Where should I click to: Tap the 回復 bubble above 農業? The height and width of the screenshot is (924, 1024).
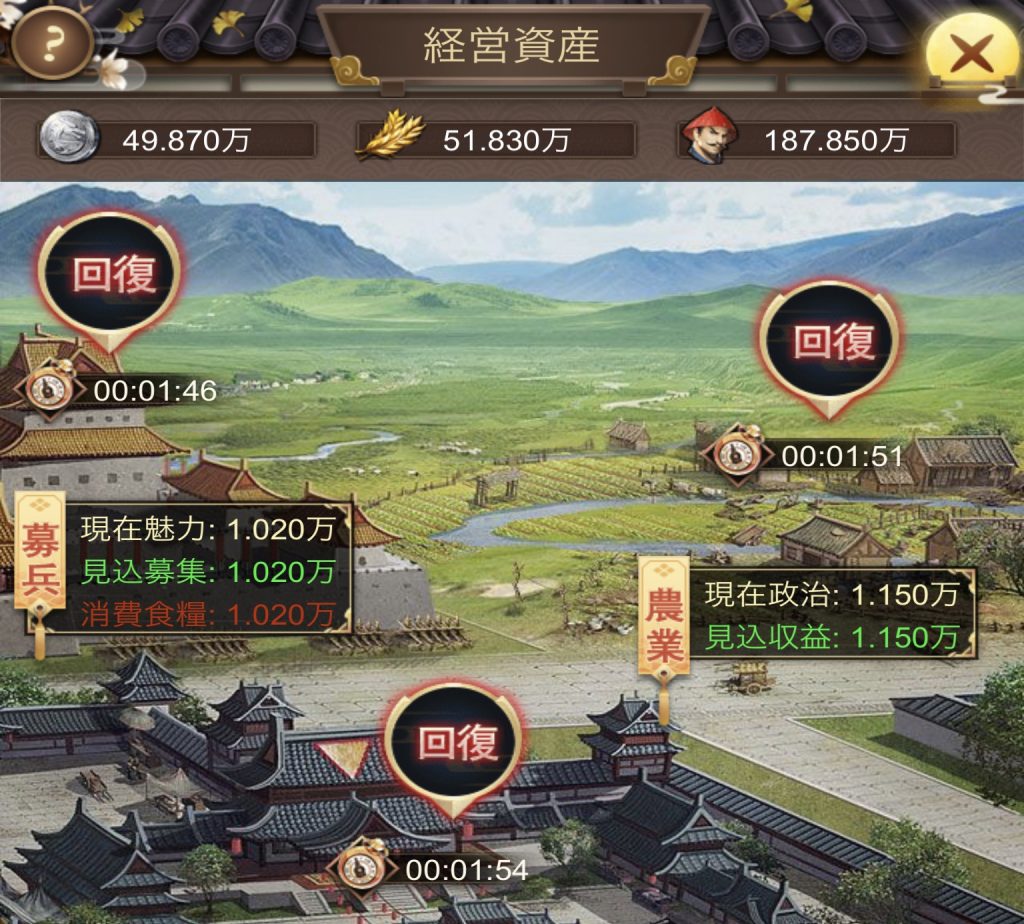[832, 342]
